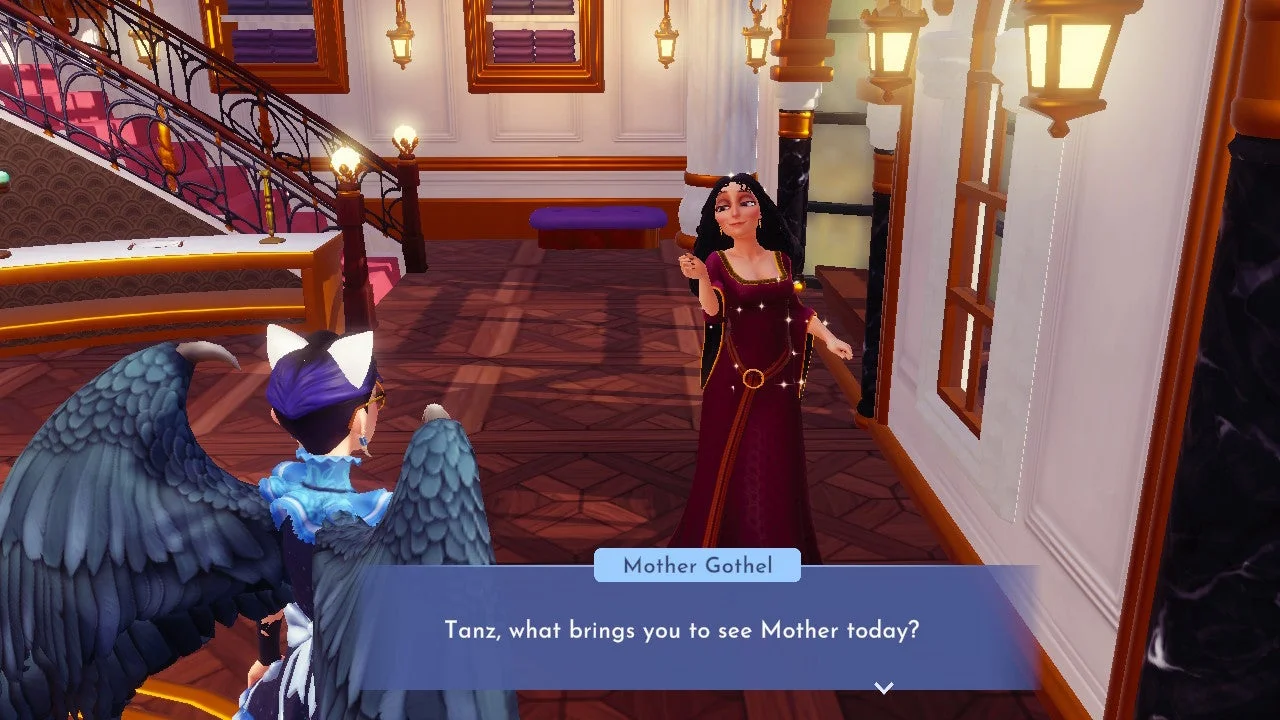This screenshot has width=1280, height=720.
Task: Advance dialogue with the down arrow
Action: click(x=883, y=687)
